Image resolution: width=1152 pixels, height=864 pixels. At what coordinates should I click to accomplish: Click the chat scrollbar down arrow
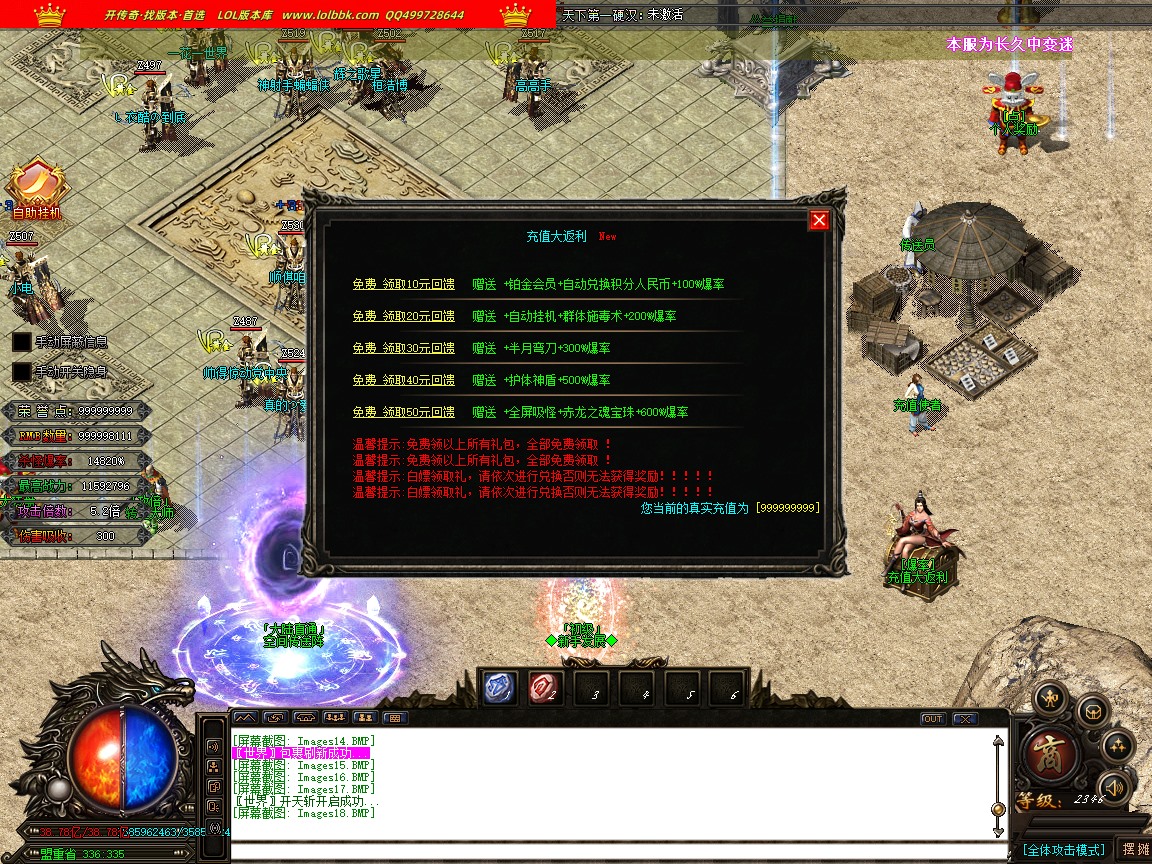[997, 830]
